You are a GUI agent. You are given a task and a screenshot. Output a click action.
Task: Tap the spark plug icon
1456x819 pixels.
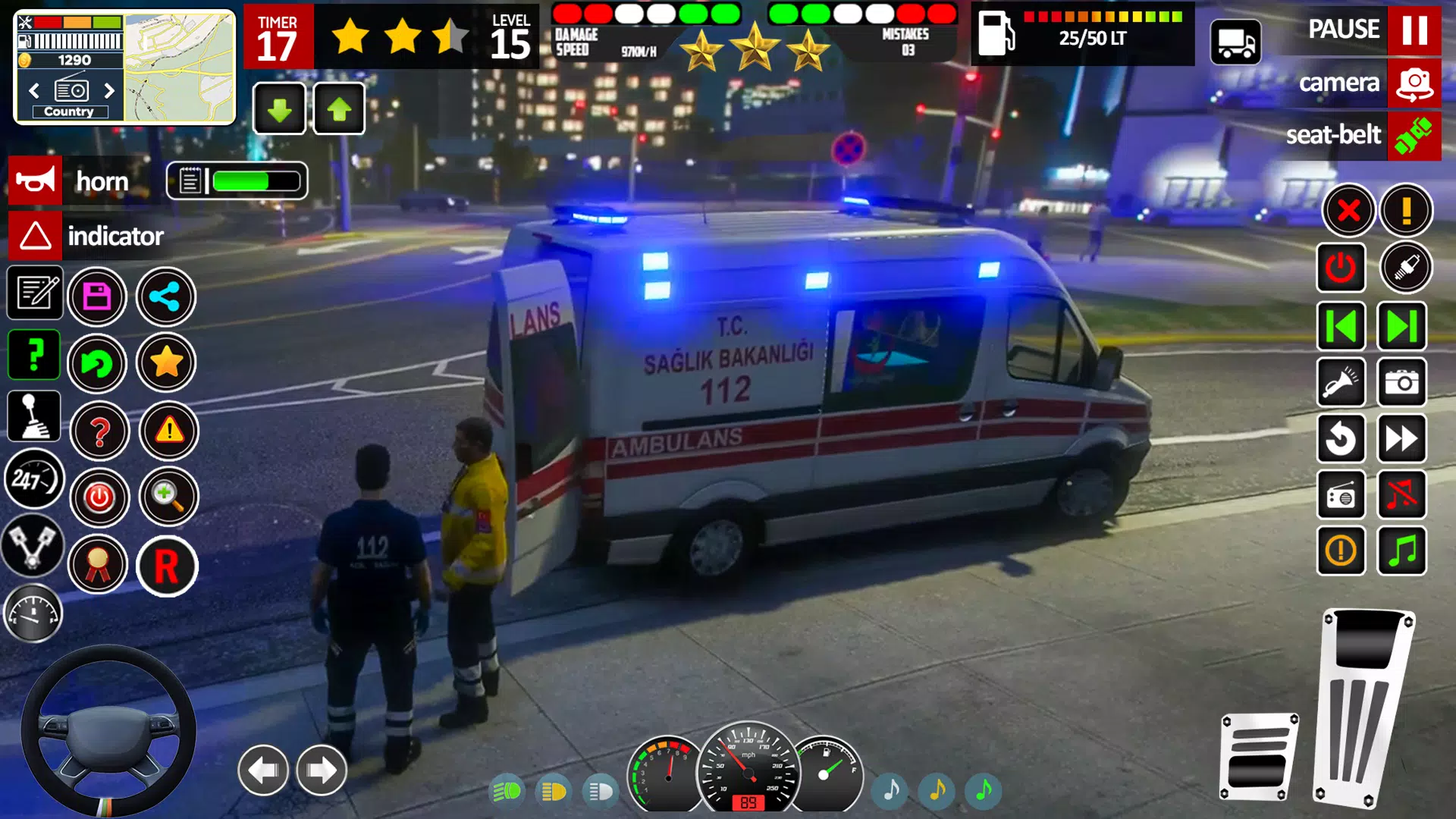click(1404, 268)
